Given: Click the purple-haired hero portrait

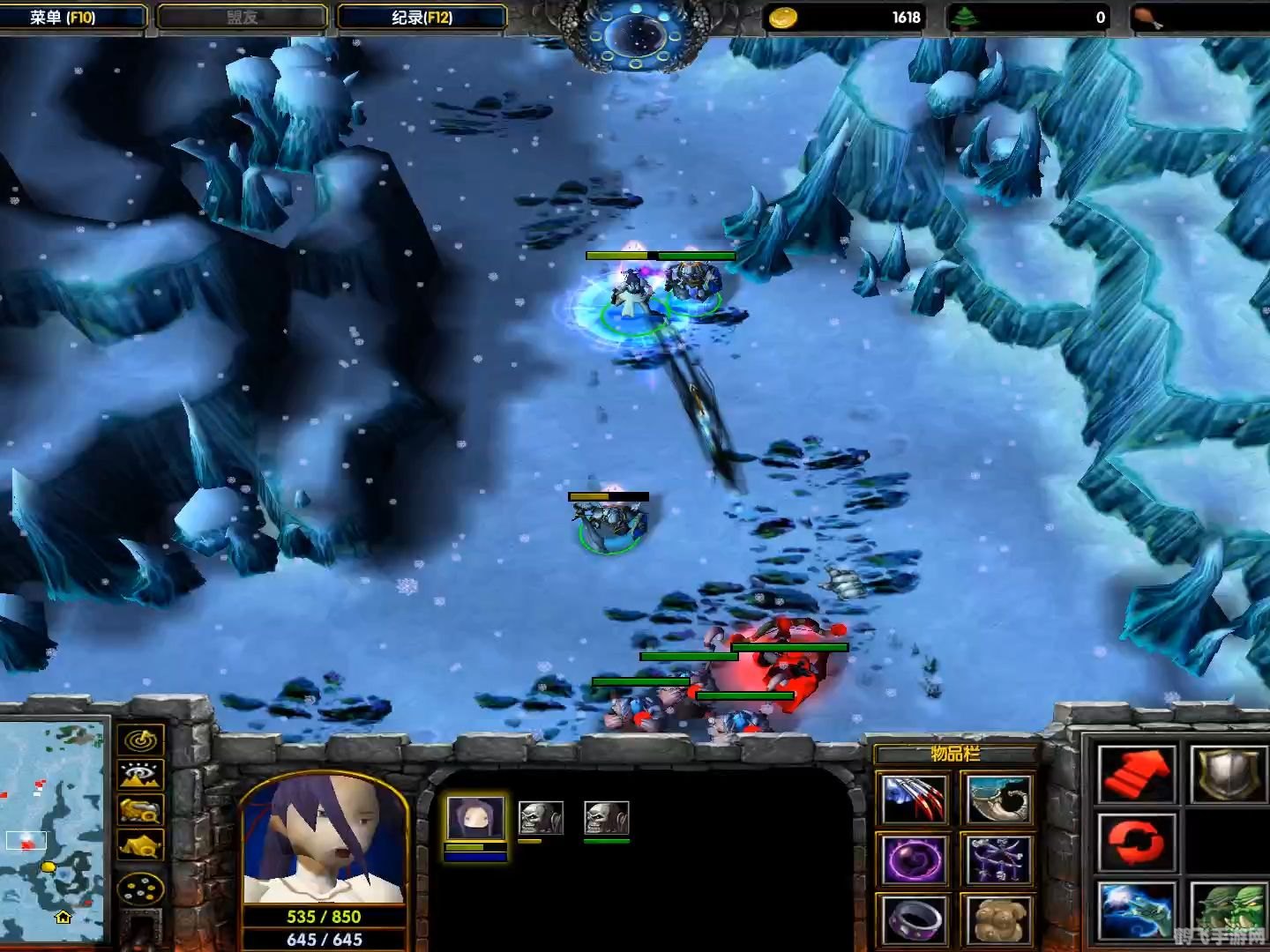Looking at the screenshot, I should 324,840.
